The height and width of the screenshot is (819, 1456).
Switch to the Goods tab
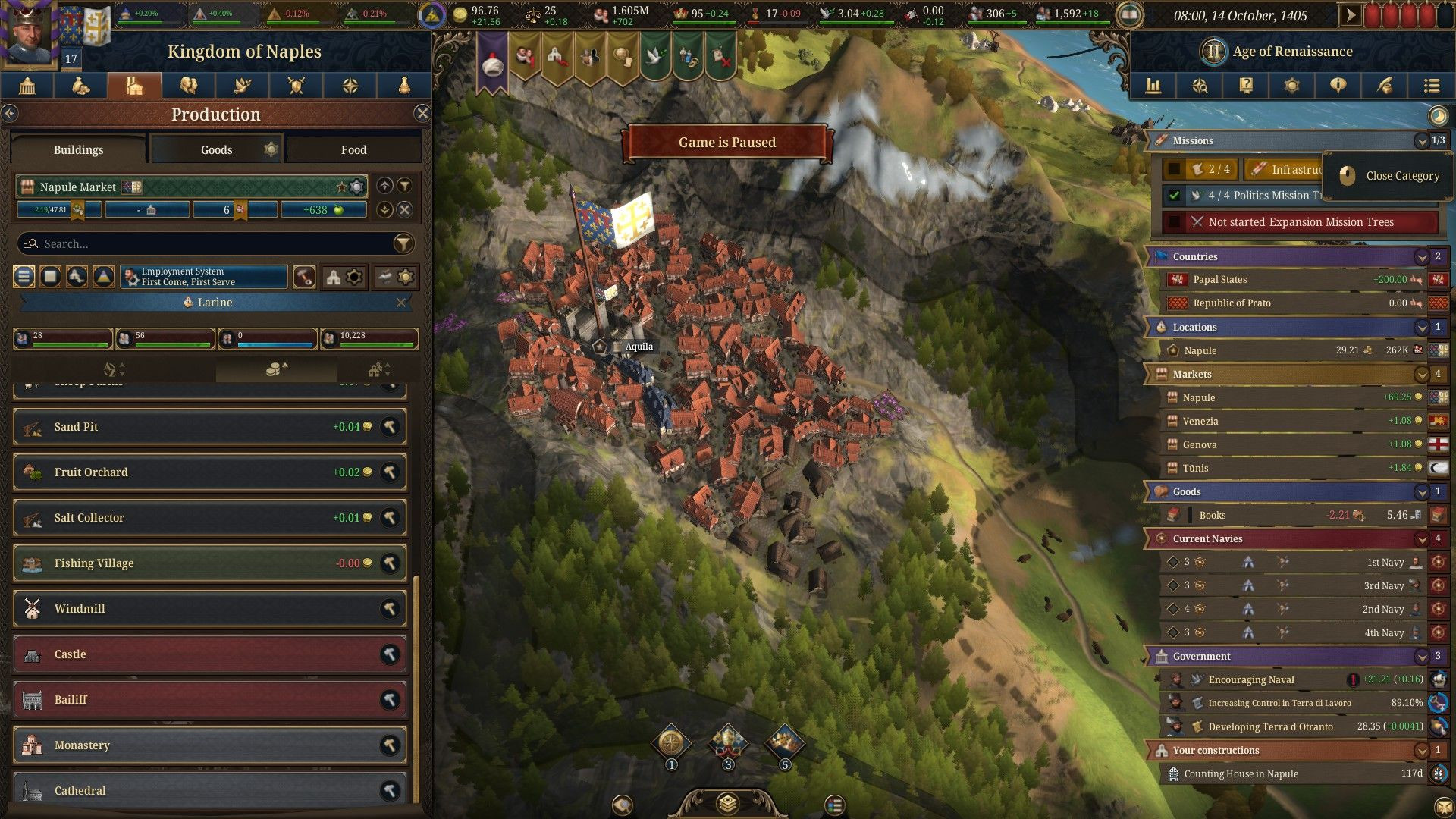216,149
